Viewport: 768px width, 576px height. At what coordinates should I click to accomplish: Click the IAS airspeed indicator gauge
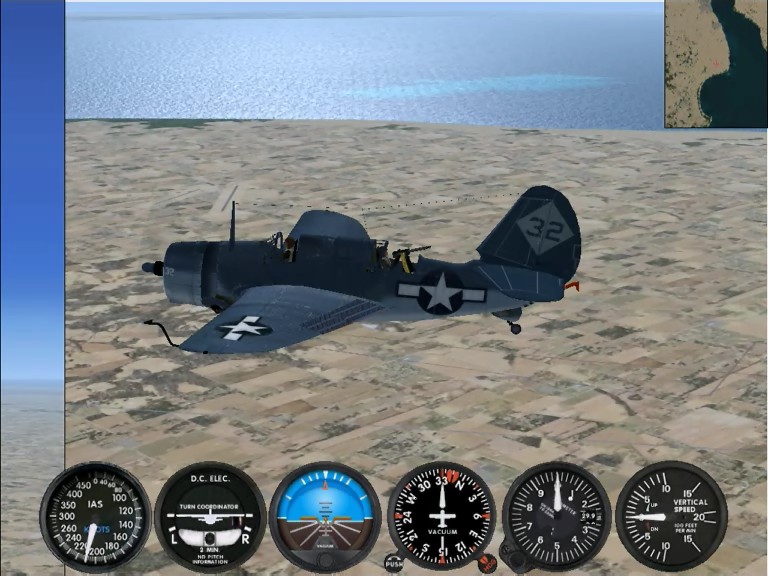95,515
